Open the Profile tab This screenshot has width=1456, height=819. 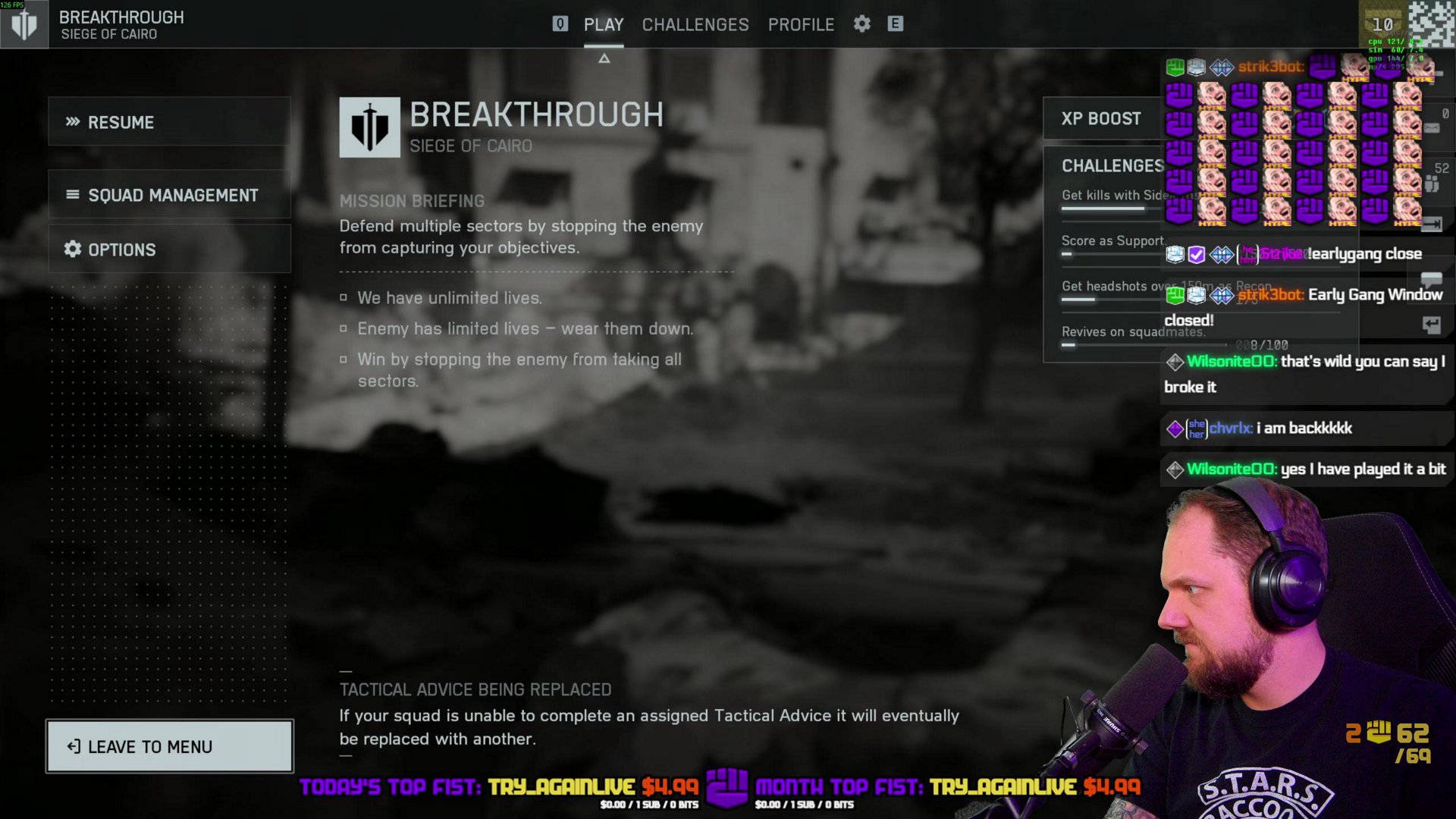point(801,25)
